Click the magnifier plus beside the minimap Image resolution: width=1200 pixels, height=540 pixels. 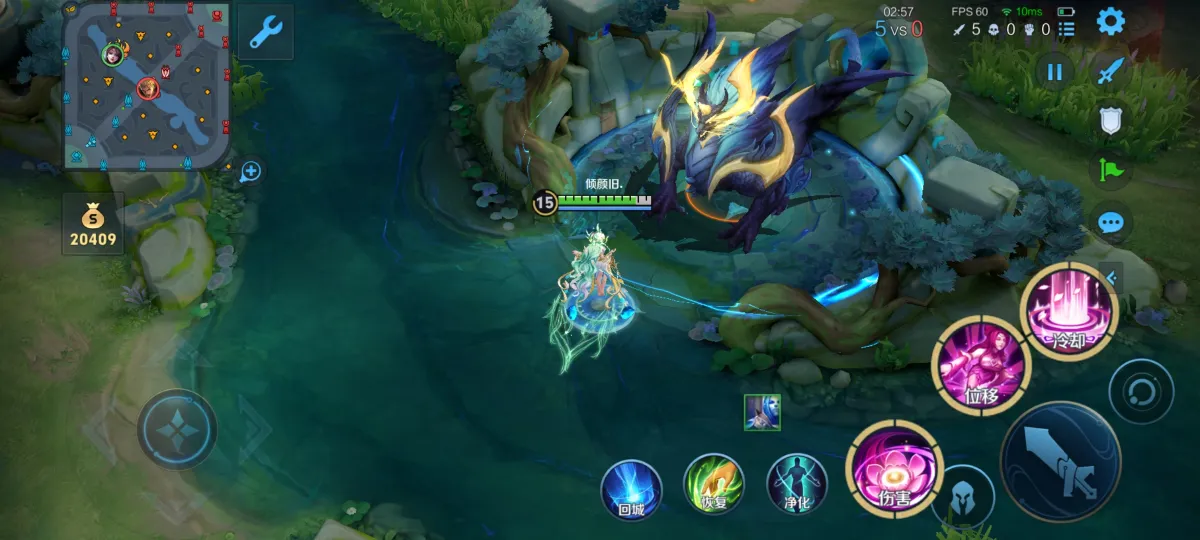coord(250,172)
